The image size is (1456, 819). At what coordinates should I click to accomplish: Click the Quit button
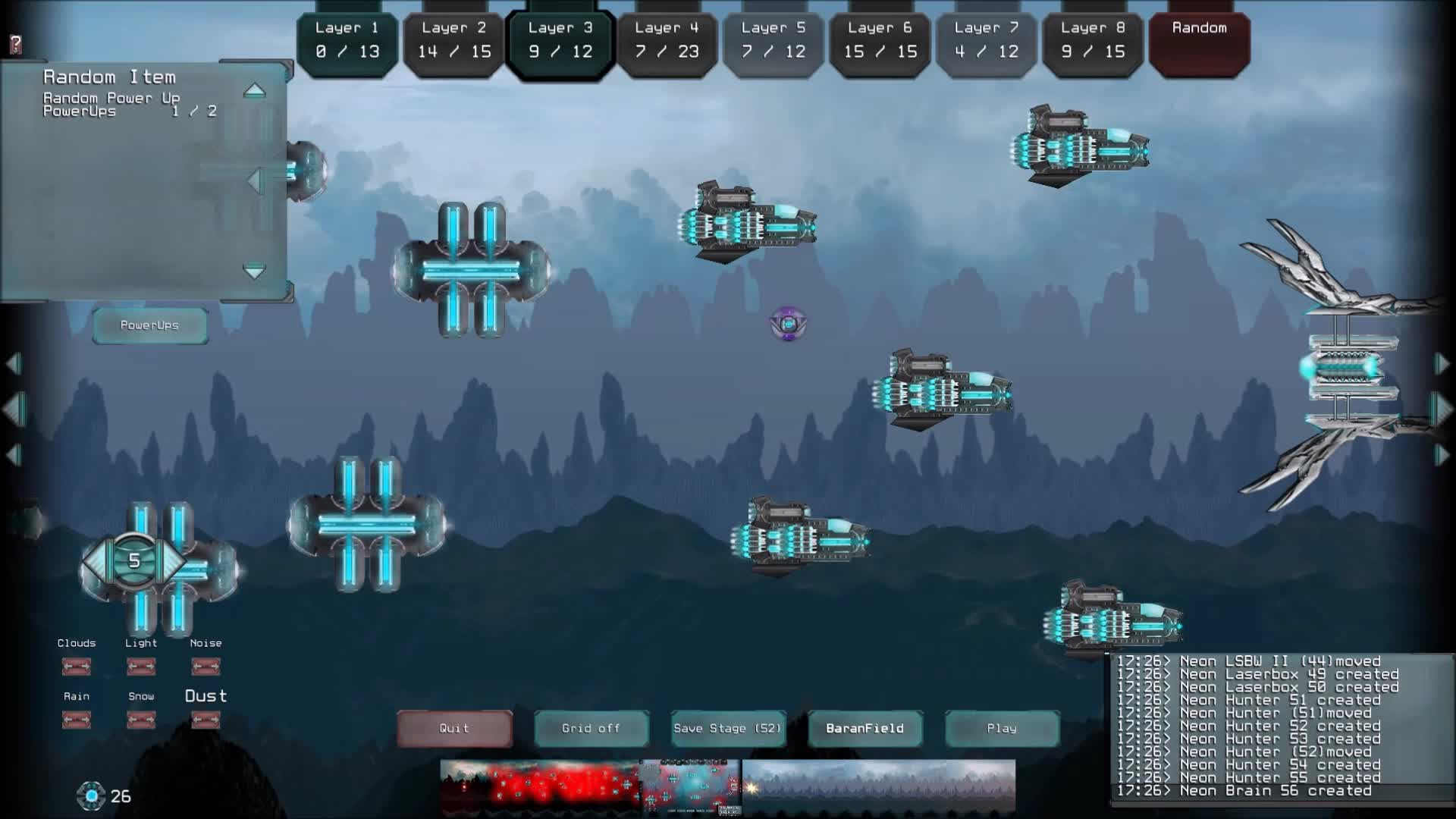[x=453, y=728]
